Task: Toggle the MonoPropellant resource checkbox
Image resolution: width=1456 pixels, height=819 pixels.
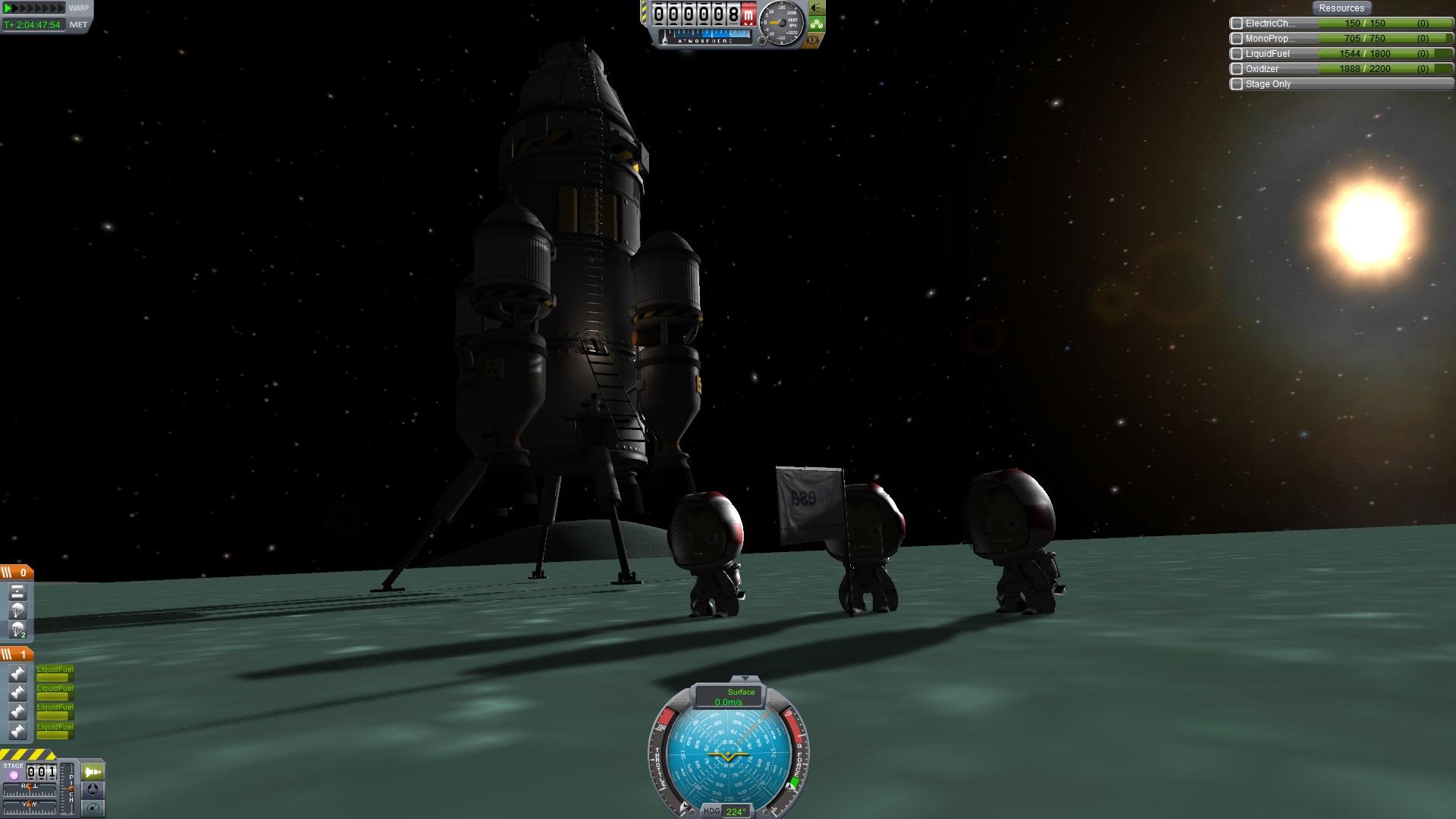Action: tap(1237, 39)
